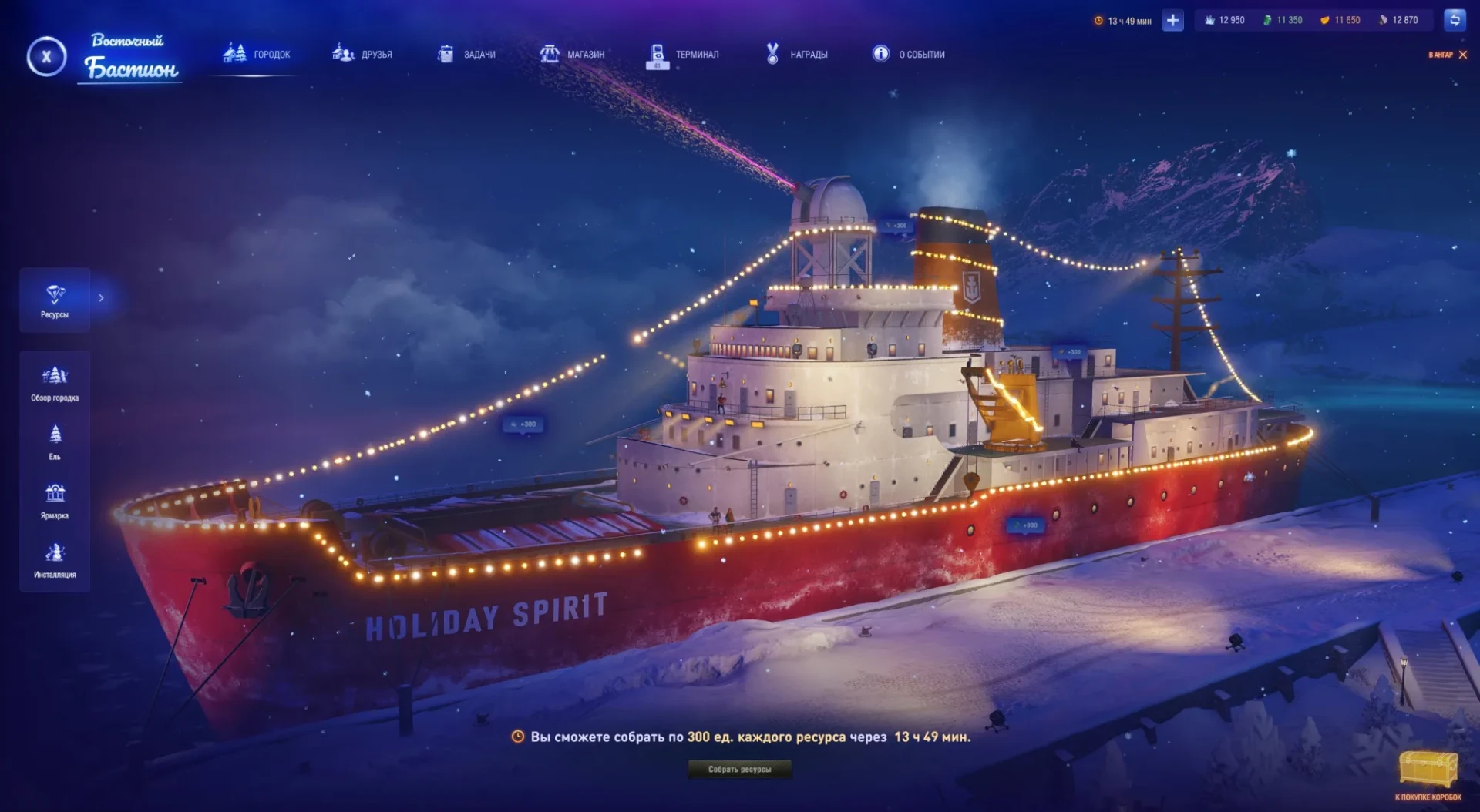
Task: Open Обзор городка view
Action: tap(55, 384)
